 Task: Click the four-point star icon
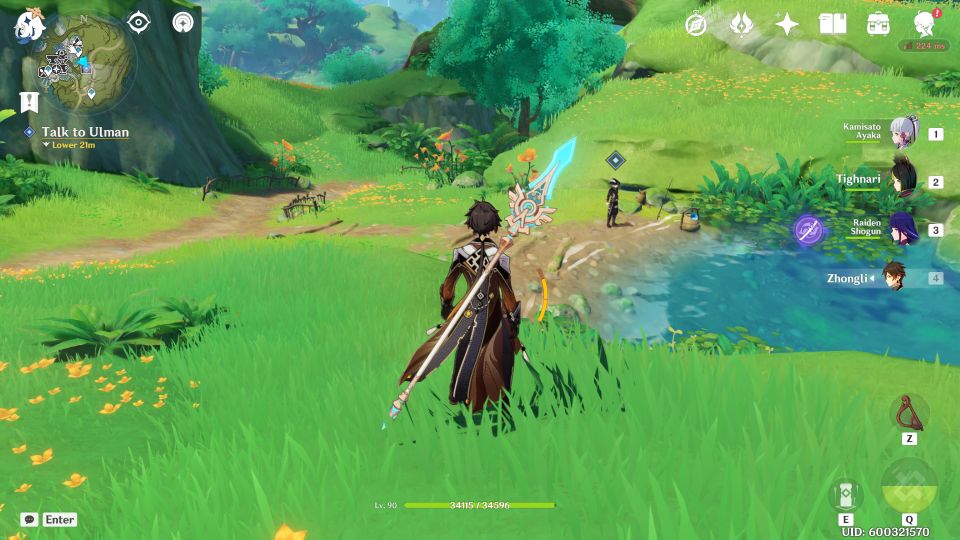tap(787, 24)
